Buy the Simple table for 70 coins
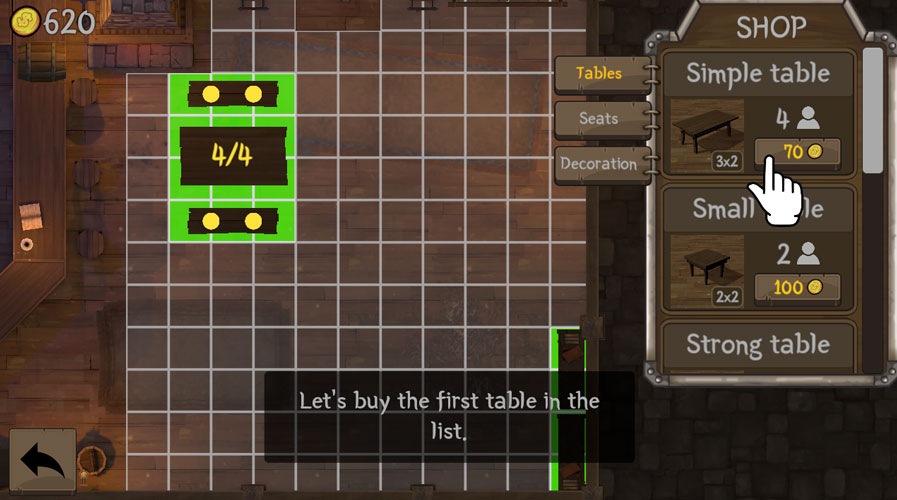Screen dimensions: 897x500 797,152
